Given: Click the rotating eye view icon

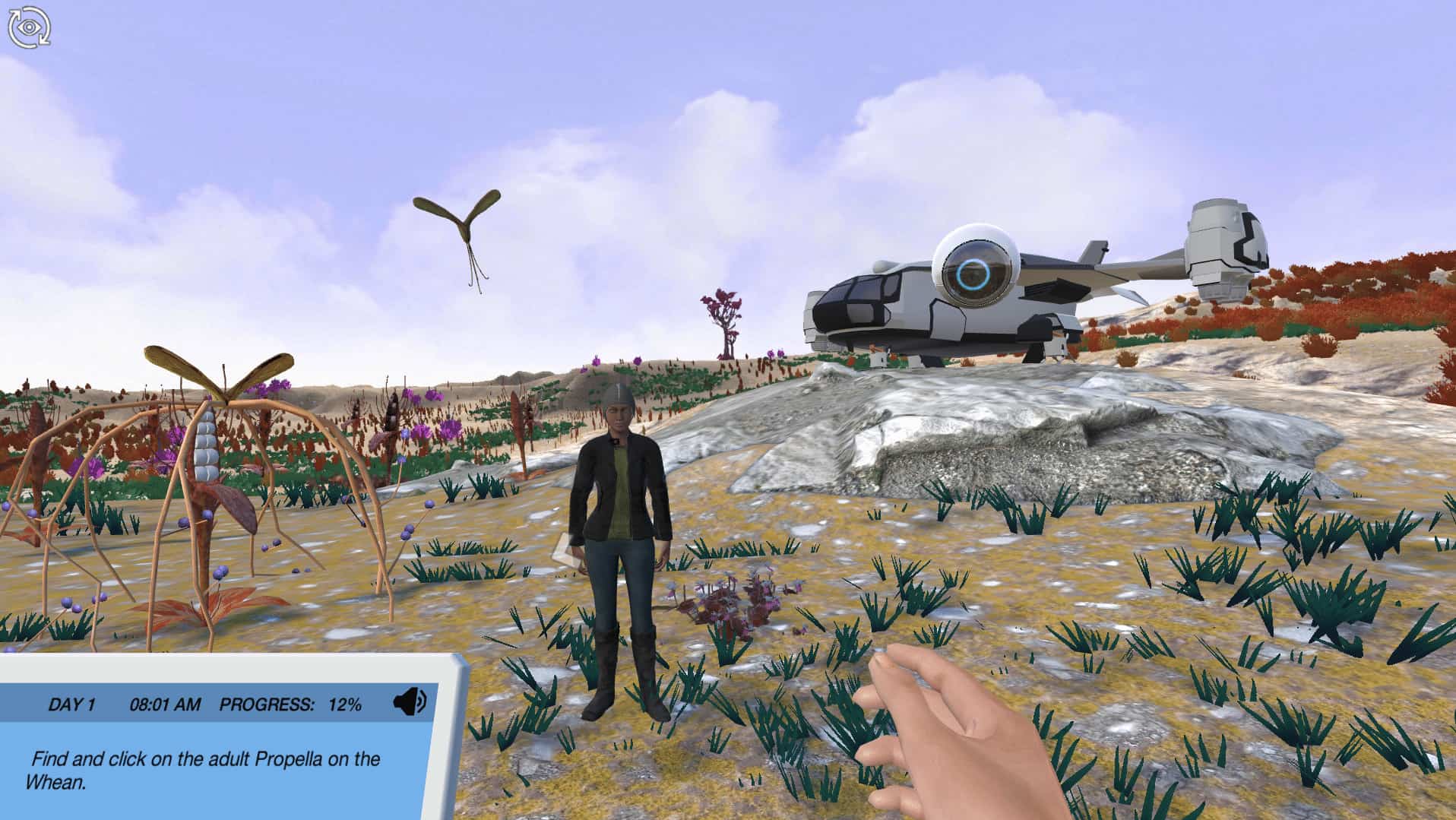Looking at the screenshot, I should click(x=29, y=27).
